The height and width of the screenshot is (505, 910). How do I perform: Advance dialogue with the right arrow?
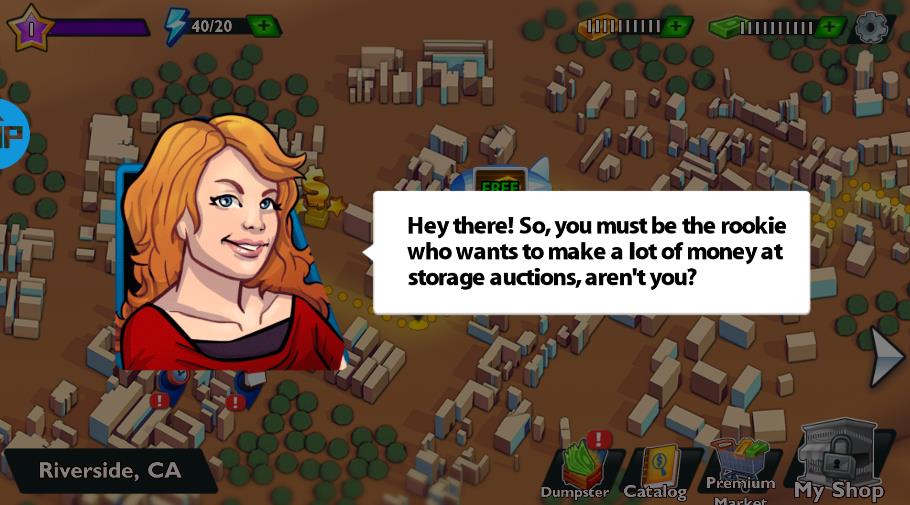click(886, 357)
